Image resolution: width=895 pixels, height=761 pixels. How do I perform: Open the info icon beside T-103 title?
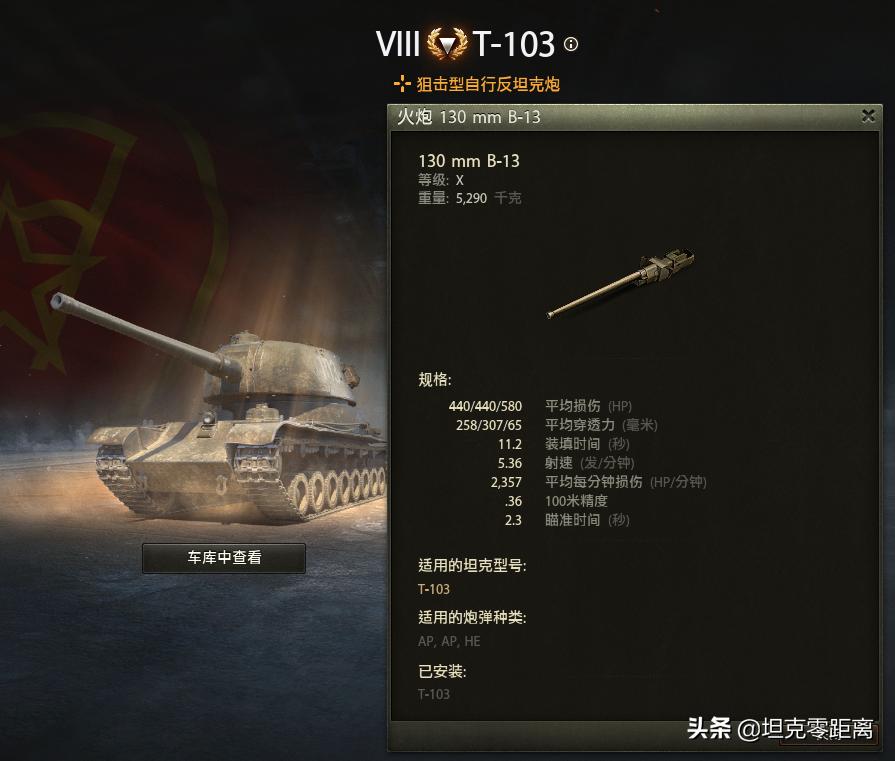[x=571, y=44]
